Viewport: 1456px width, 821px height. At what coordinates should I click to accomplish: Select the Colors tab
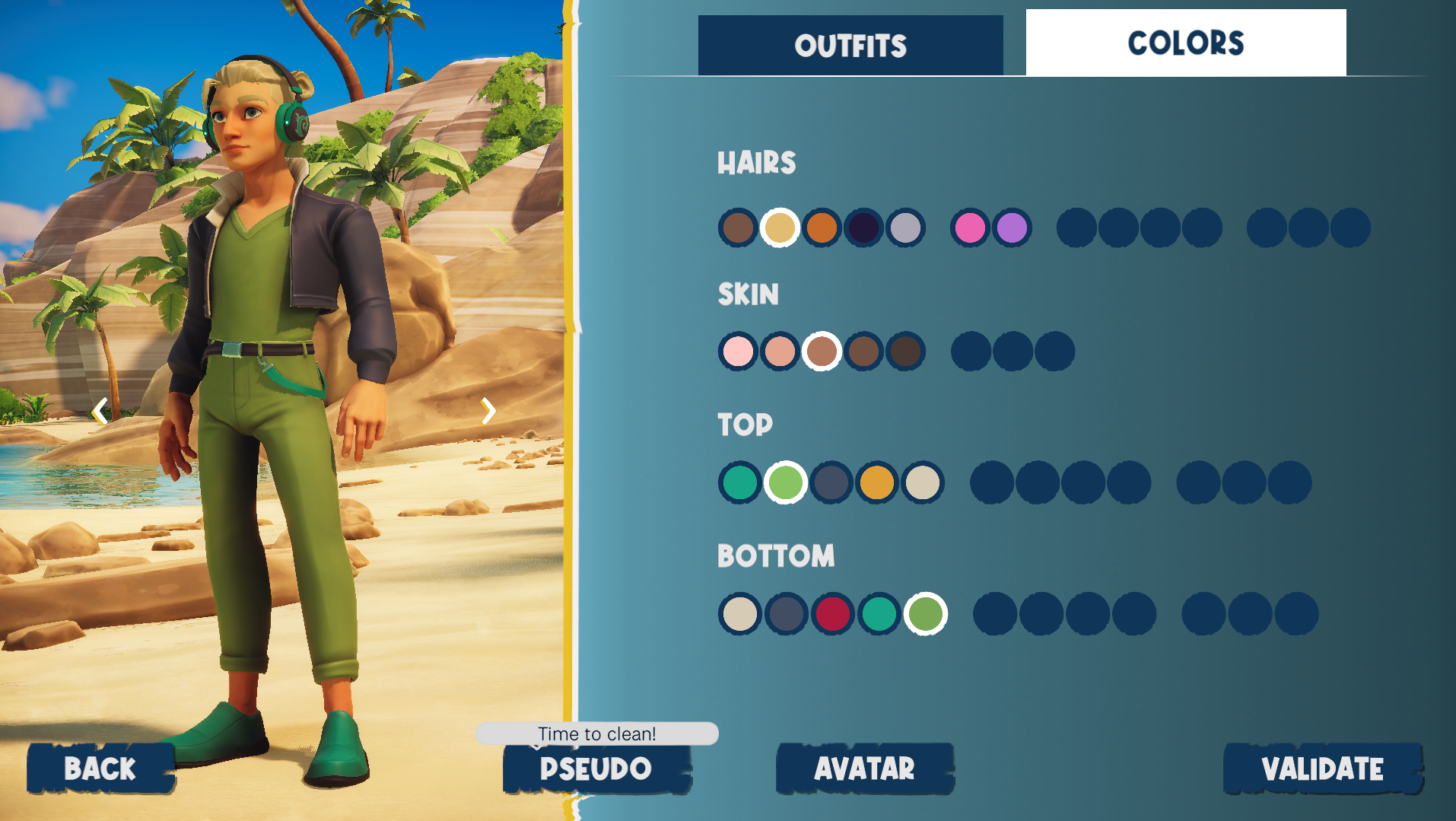coord(1185,43)
